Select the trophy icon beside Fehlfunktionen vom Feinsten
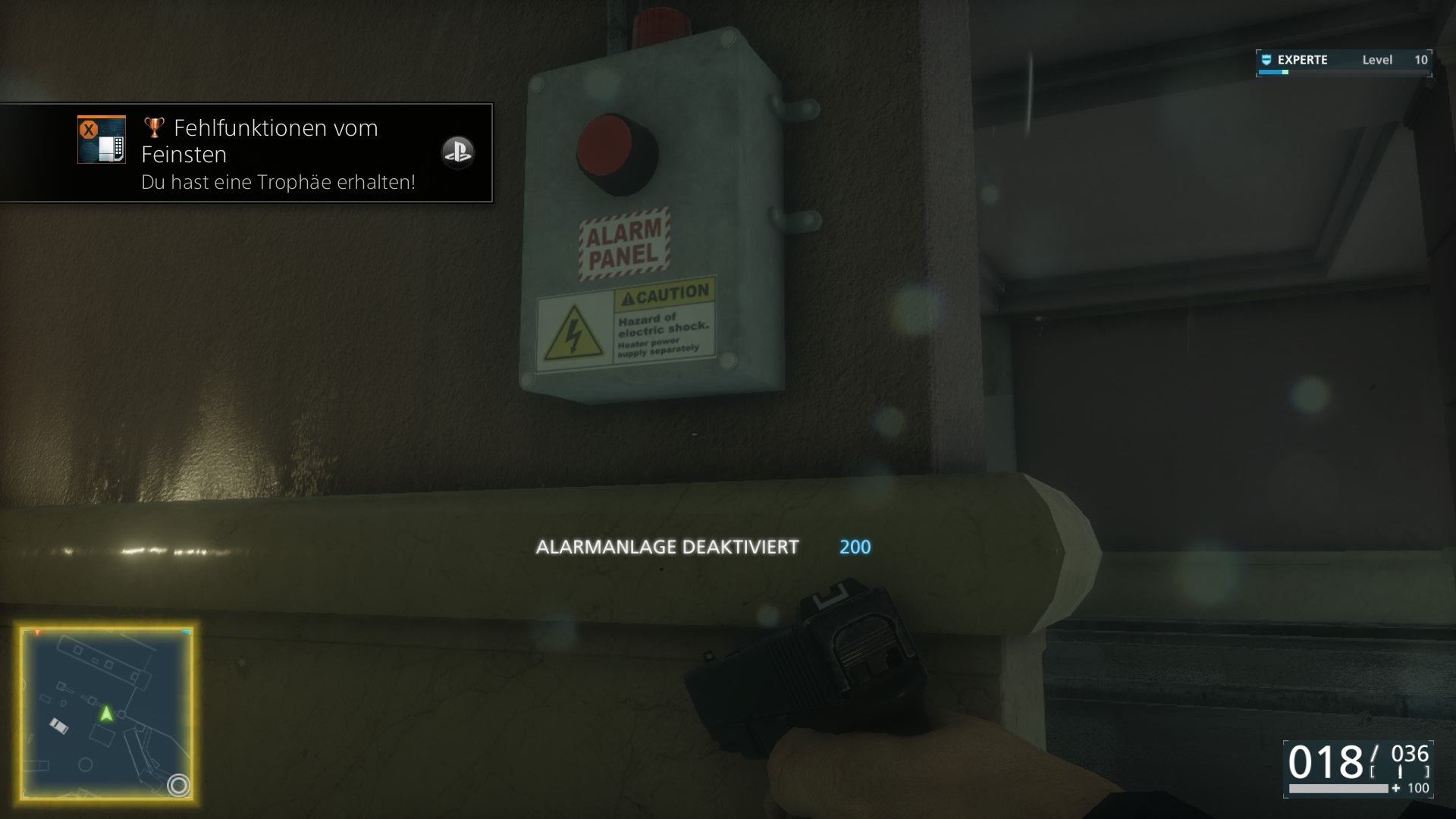The image size is (1456, 819). (154, 128)
